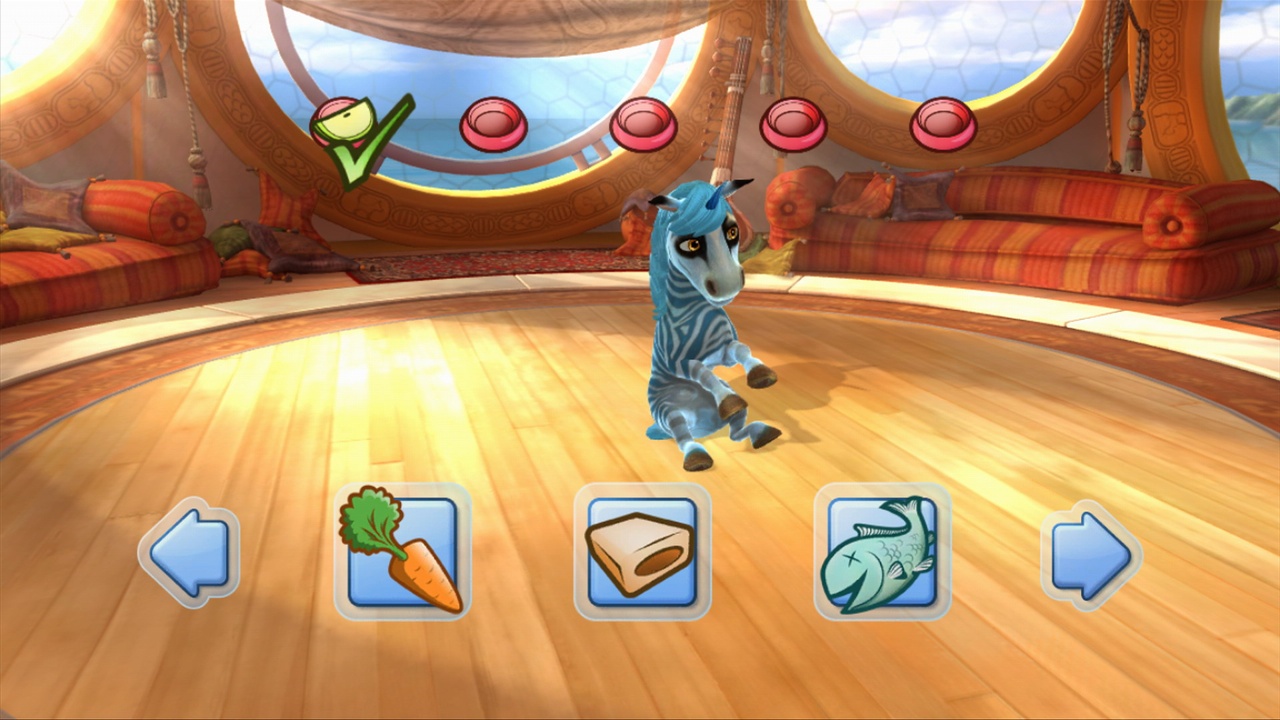Select the fourth red feeding bowl
The height and width of the screenshot is (720, 1280).
coord(795,122)
